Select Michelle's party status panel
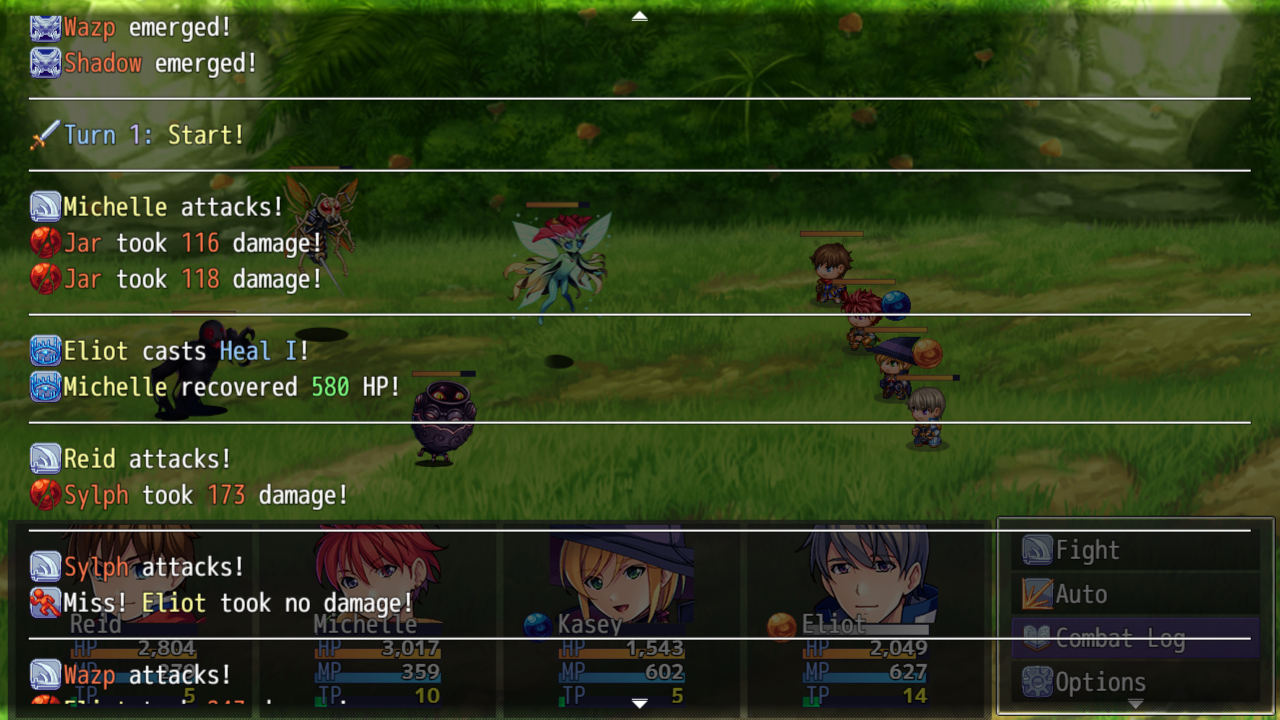 coord(378,620)
